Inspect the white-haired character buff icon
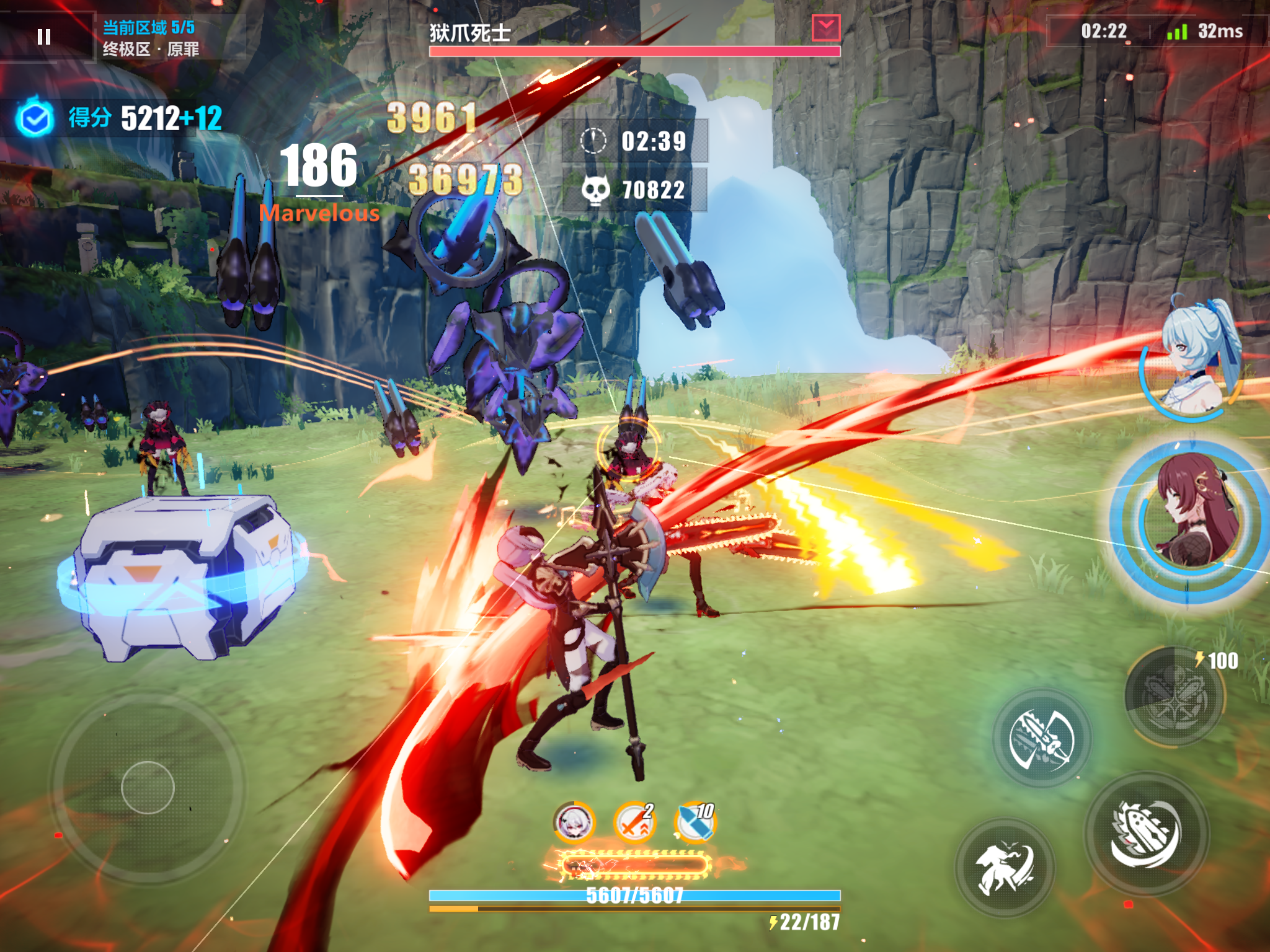 tap(574, 822)
